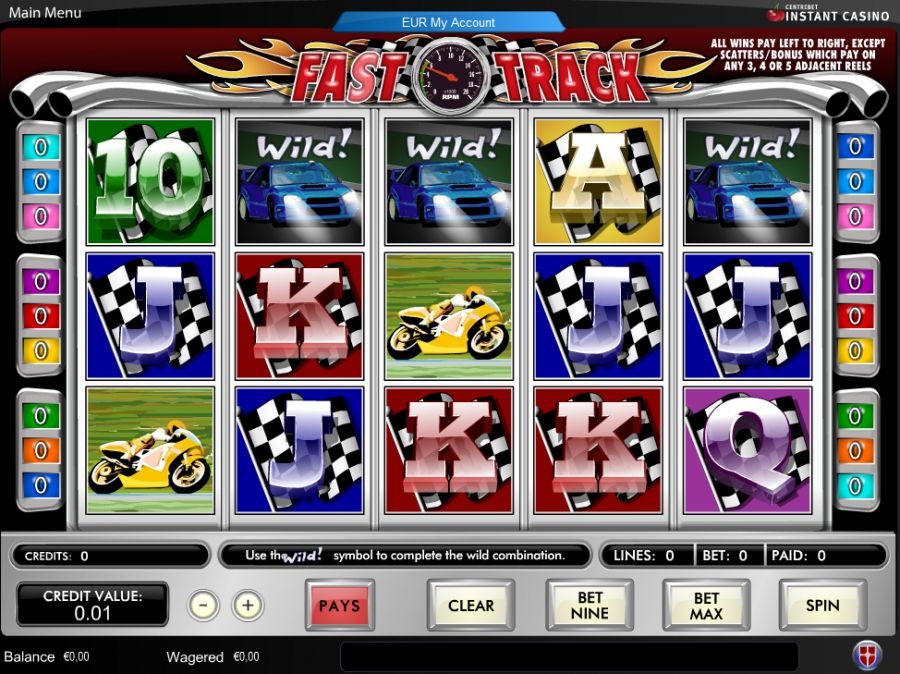Open the EUR My Account tab
Viewport: 900px width, 674px height.
click(x=449, y=22)
